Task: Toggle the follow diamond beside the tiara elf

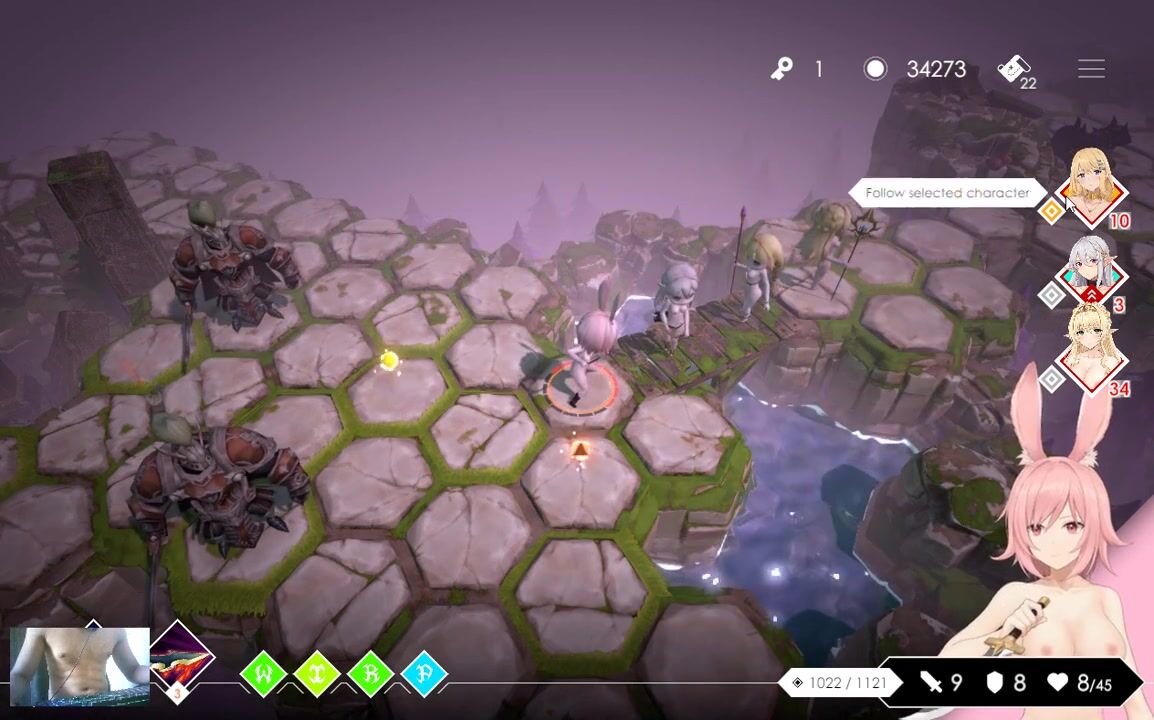Action: [1051, 379]
